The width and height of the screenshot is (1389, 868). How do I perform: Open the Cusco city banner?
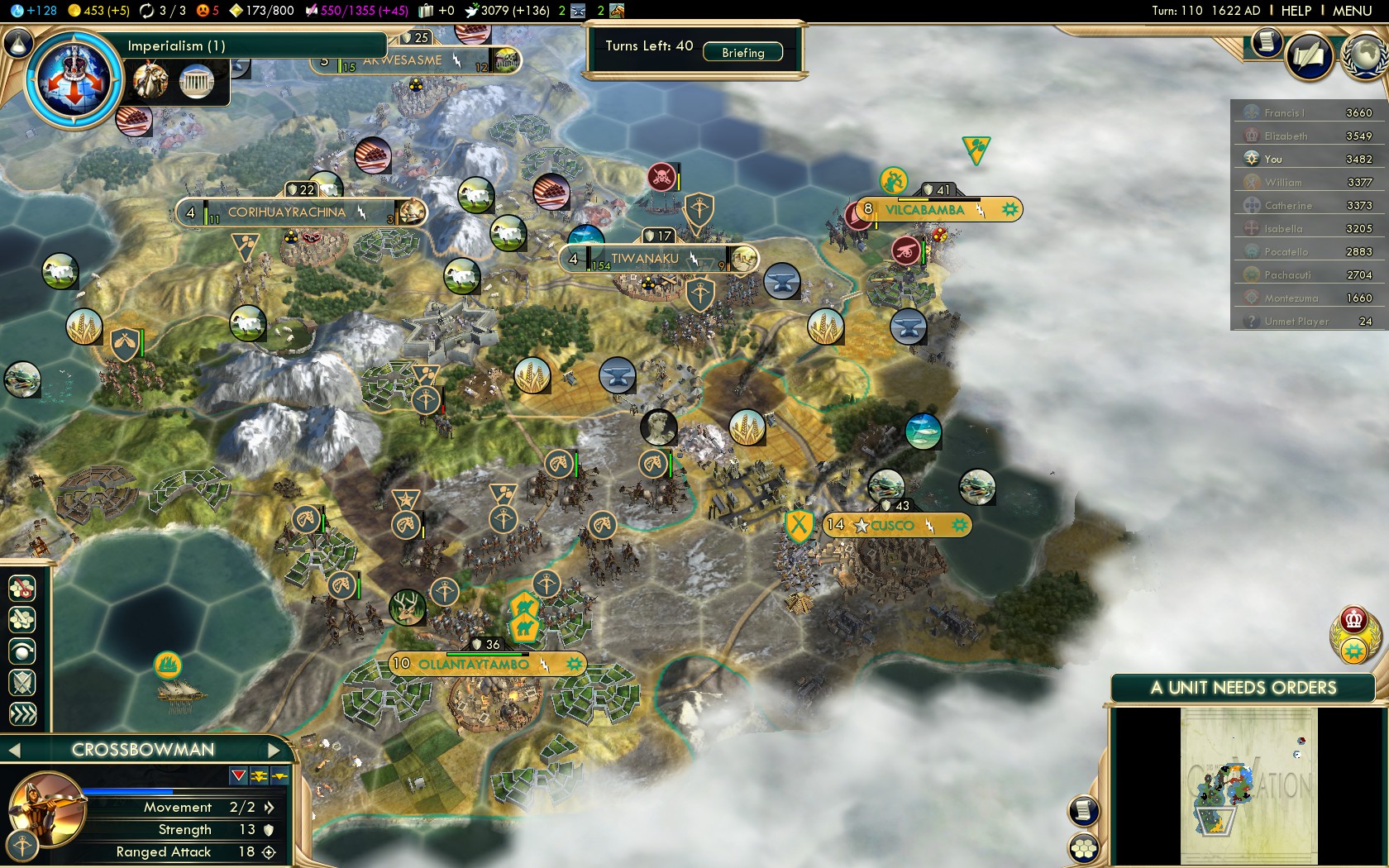click(x=892, y=525)
